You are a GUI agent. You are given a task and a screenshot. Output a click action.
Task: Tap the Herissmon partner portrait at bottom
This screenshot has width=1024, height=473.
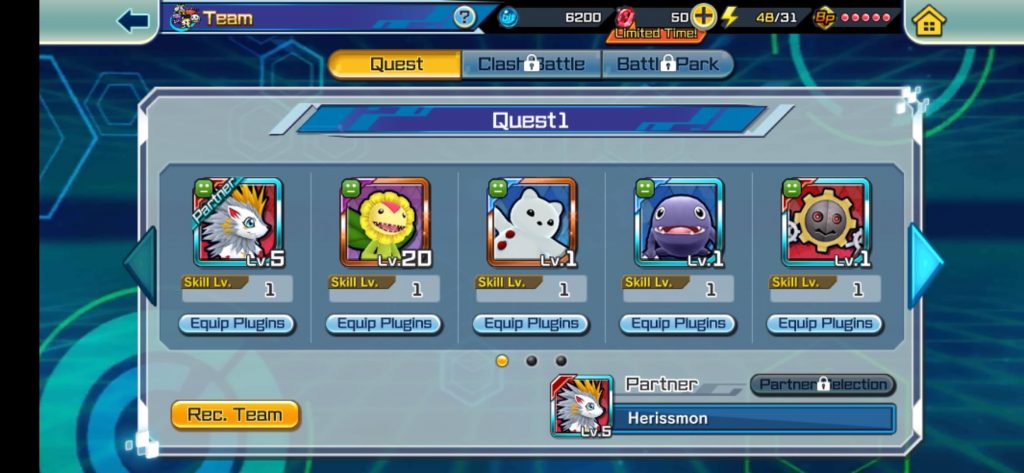pyautogui.click(x=581, y=407)
